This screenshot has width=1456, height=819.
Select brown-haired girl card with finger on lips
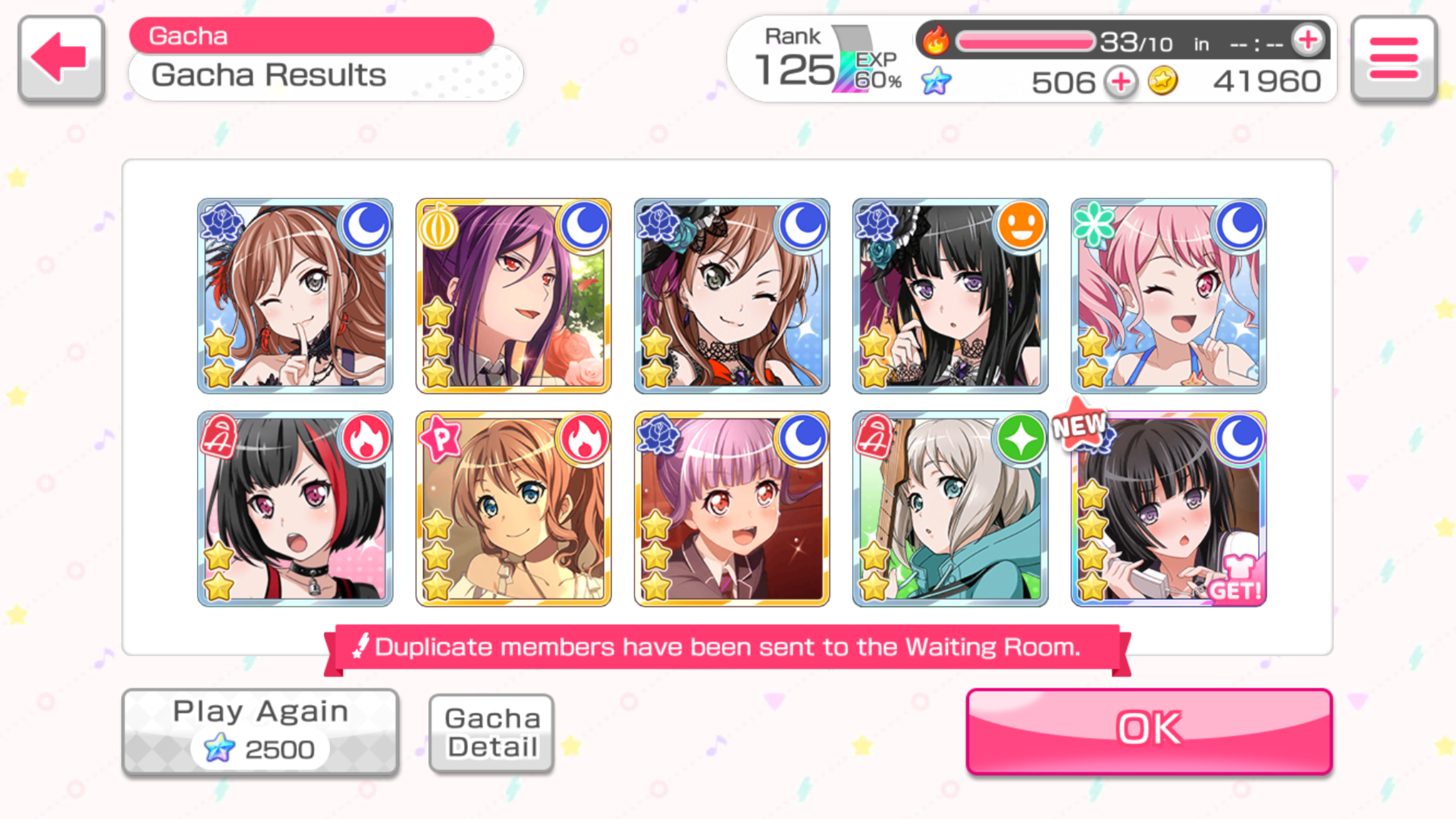point(295,296)
